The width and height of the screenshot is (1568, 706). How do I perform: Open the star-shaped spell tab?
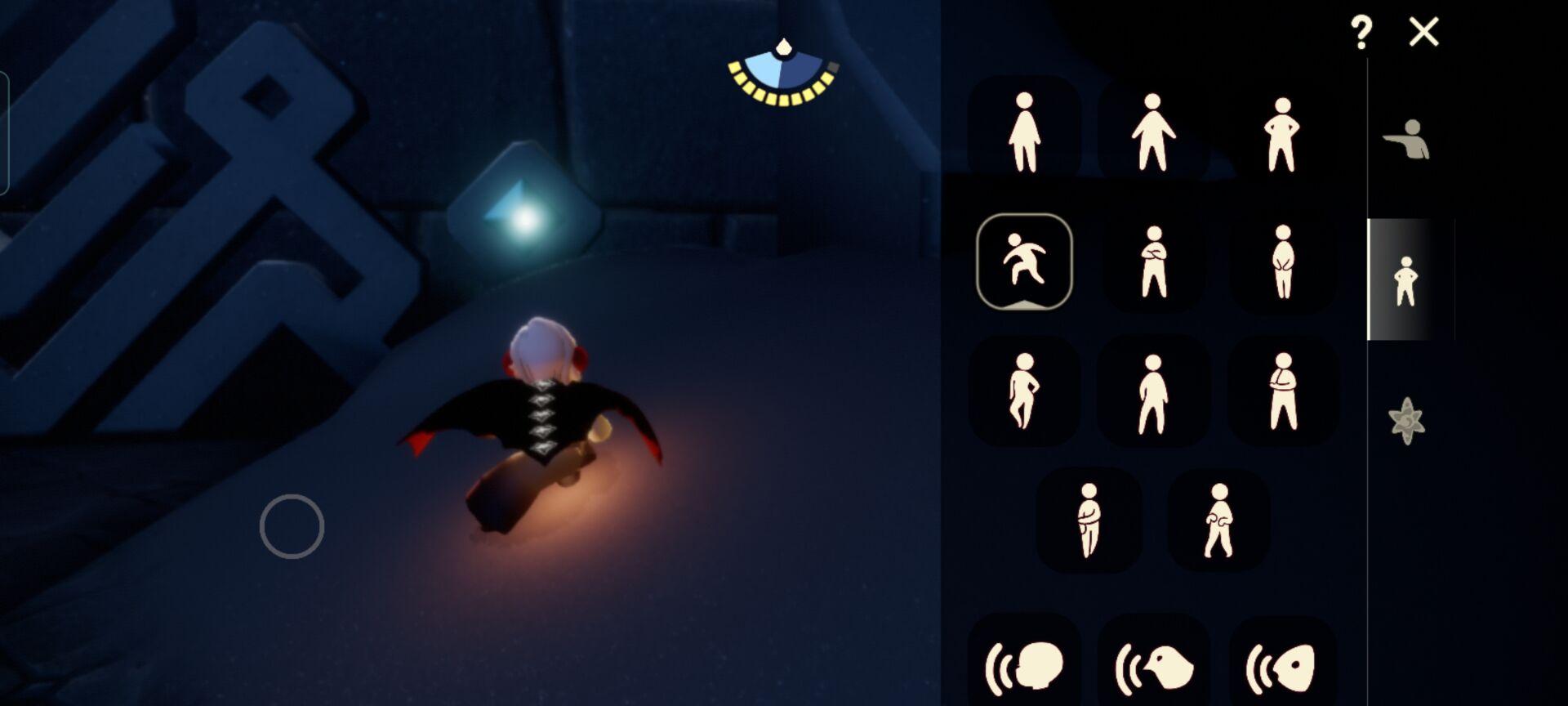[1406, 421]
